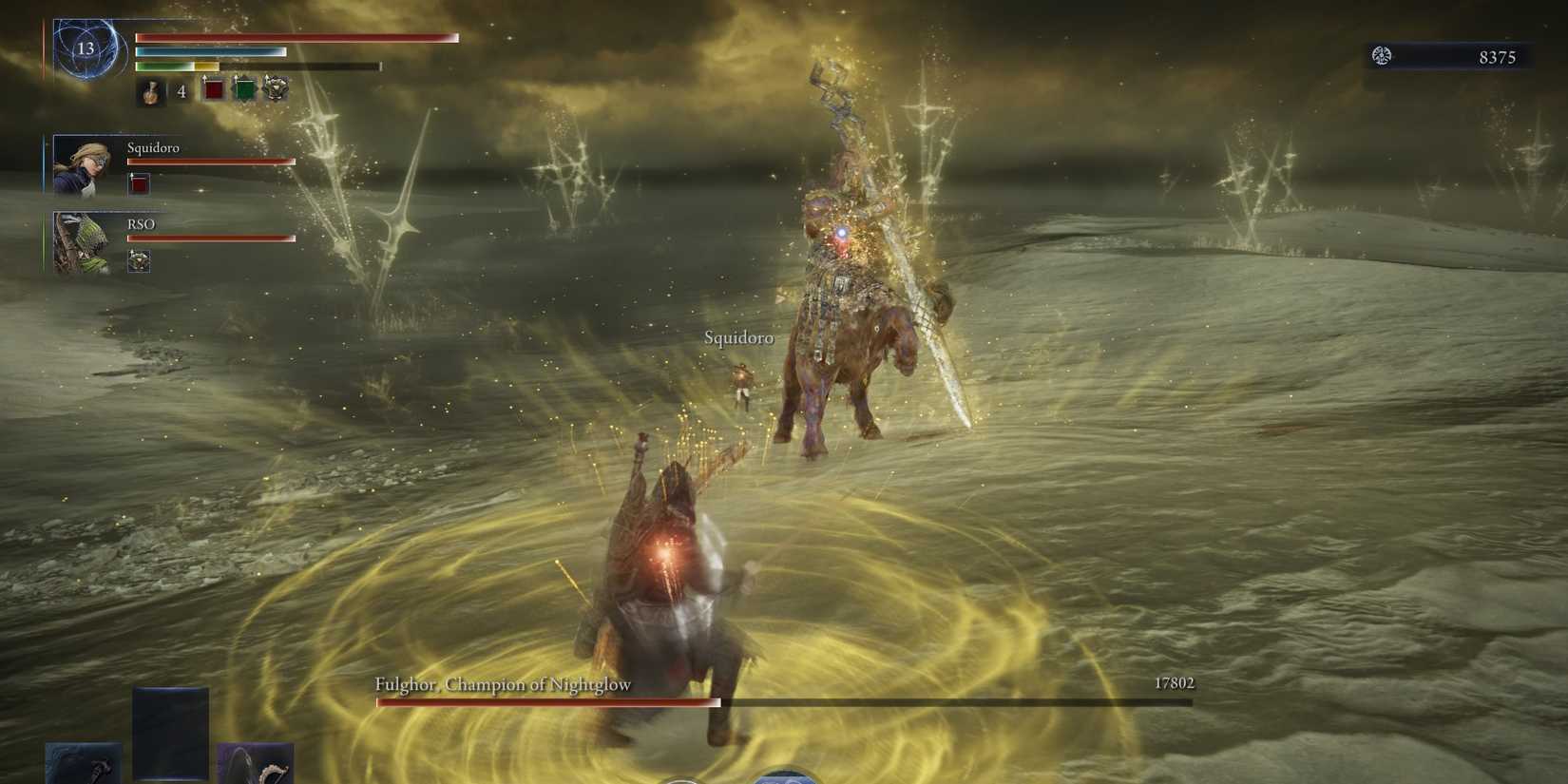
Task: Select the Crimson Flask icon
Action: pyautogui.click(x=150, y=92)
